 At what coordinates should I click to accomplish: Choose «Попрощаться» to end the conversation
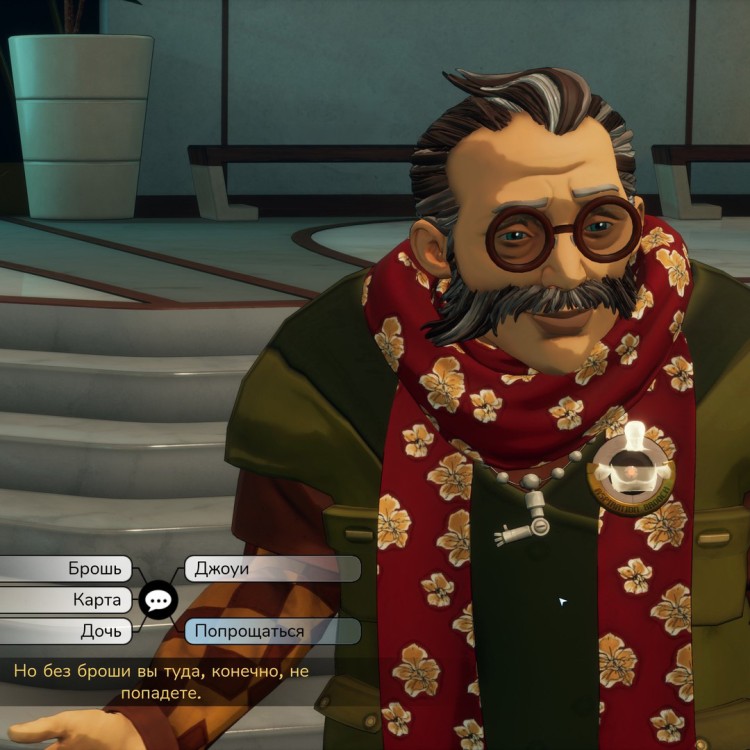point(270,631)
